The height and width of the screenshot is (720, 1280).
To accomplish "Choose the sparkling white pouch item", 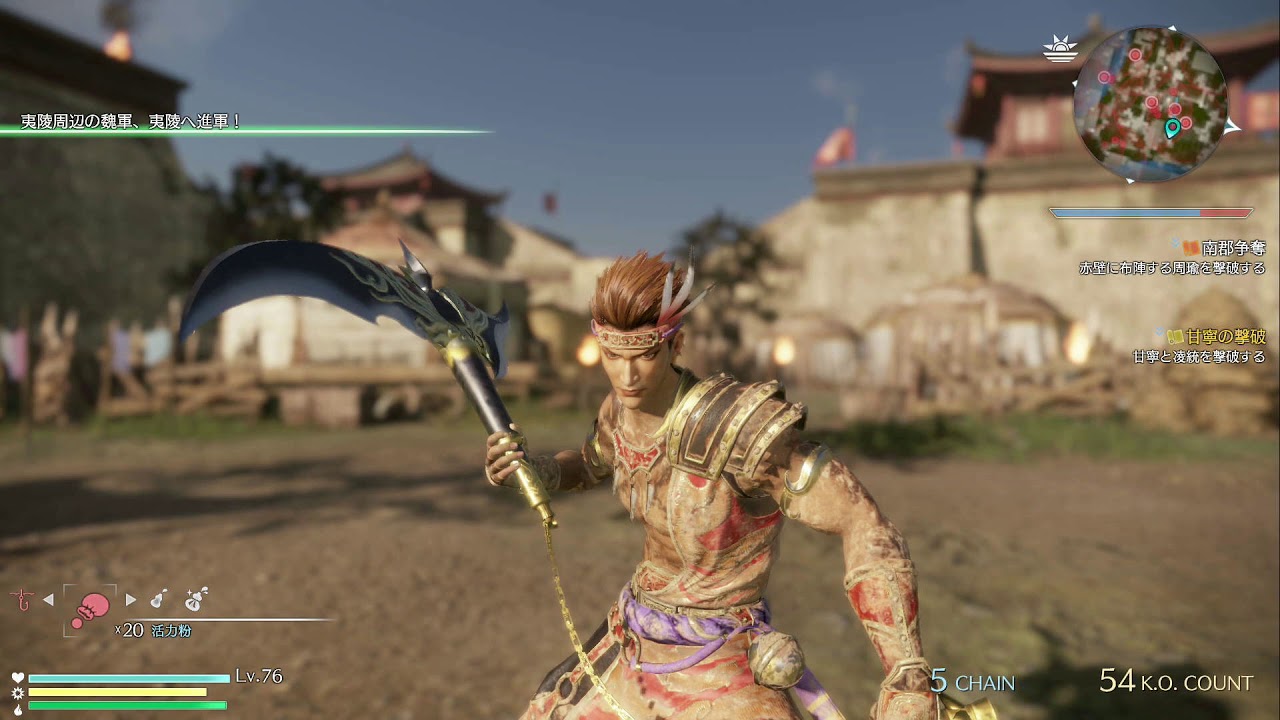I will [195, 598].
